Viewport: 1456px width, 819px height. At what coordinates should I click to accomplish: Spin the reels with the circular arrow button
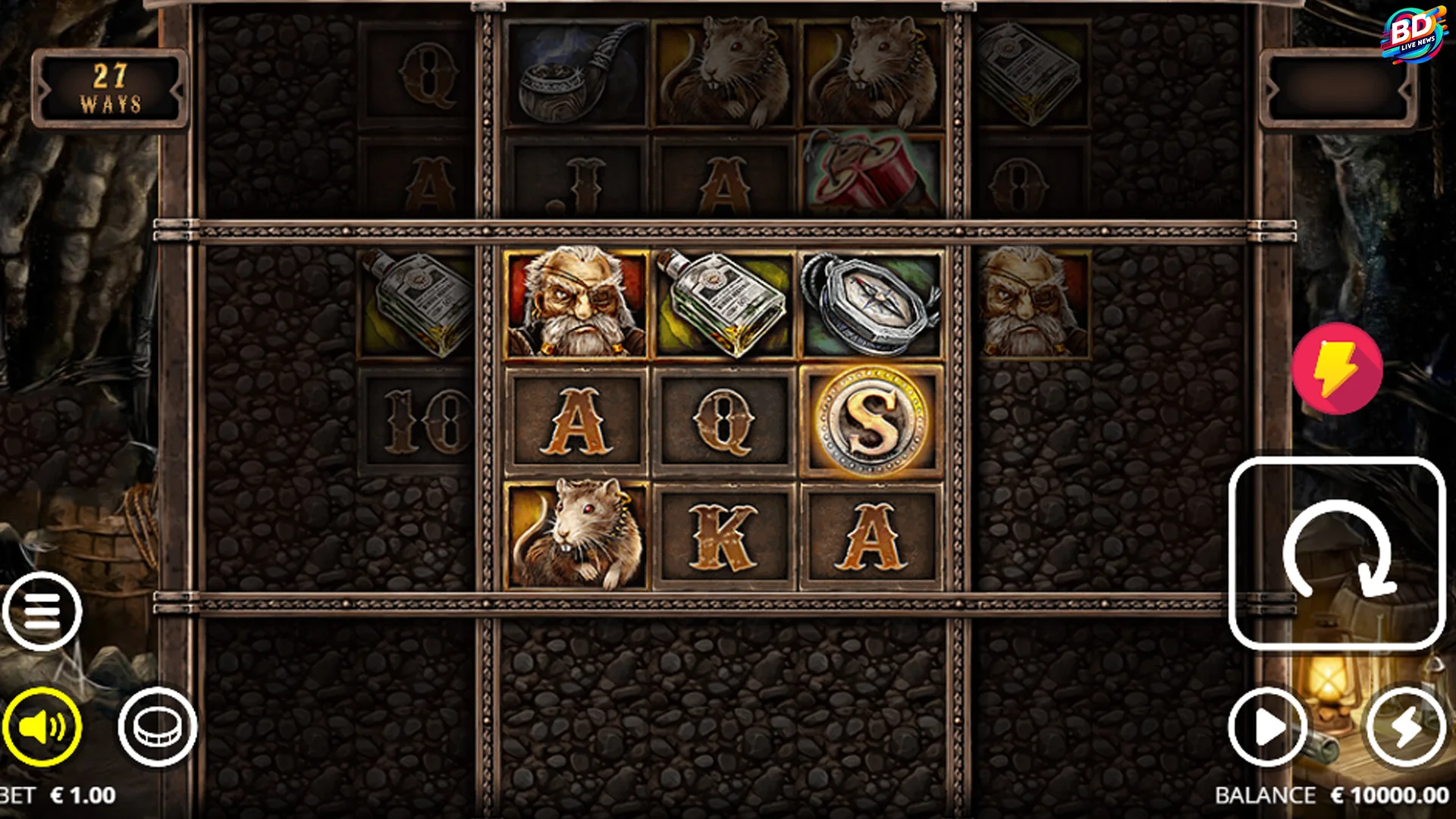click(1337, 554)
